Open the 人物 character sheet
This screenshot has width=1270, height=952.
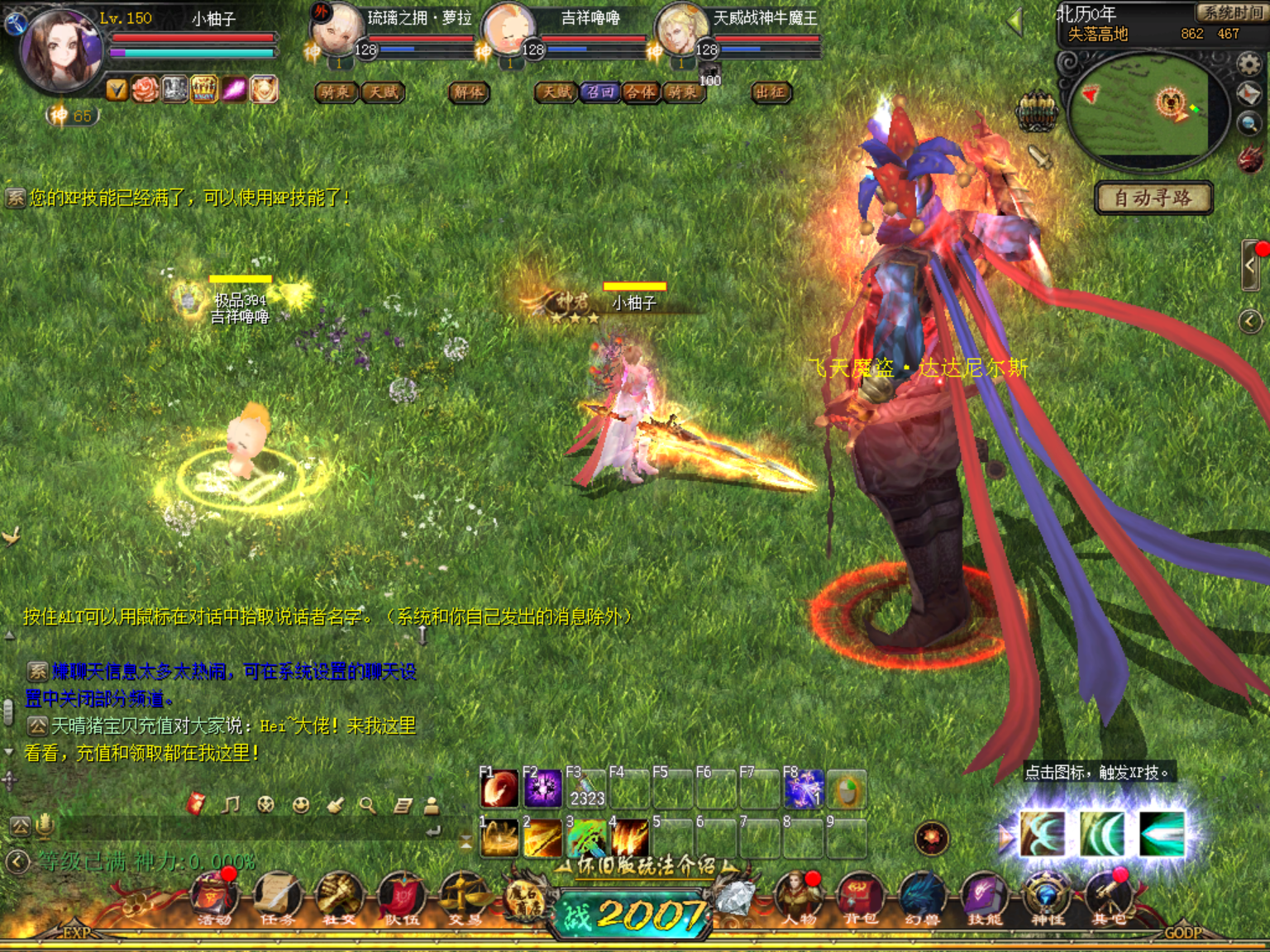[x=797, y=897]
